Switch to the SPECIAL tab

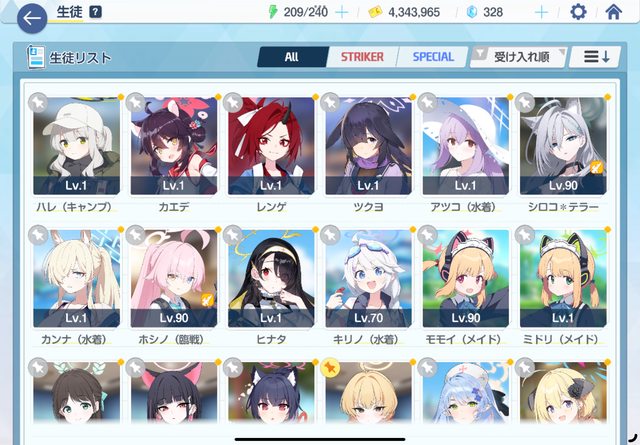(433, 57)
